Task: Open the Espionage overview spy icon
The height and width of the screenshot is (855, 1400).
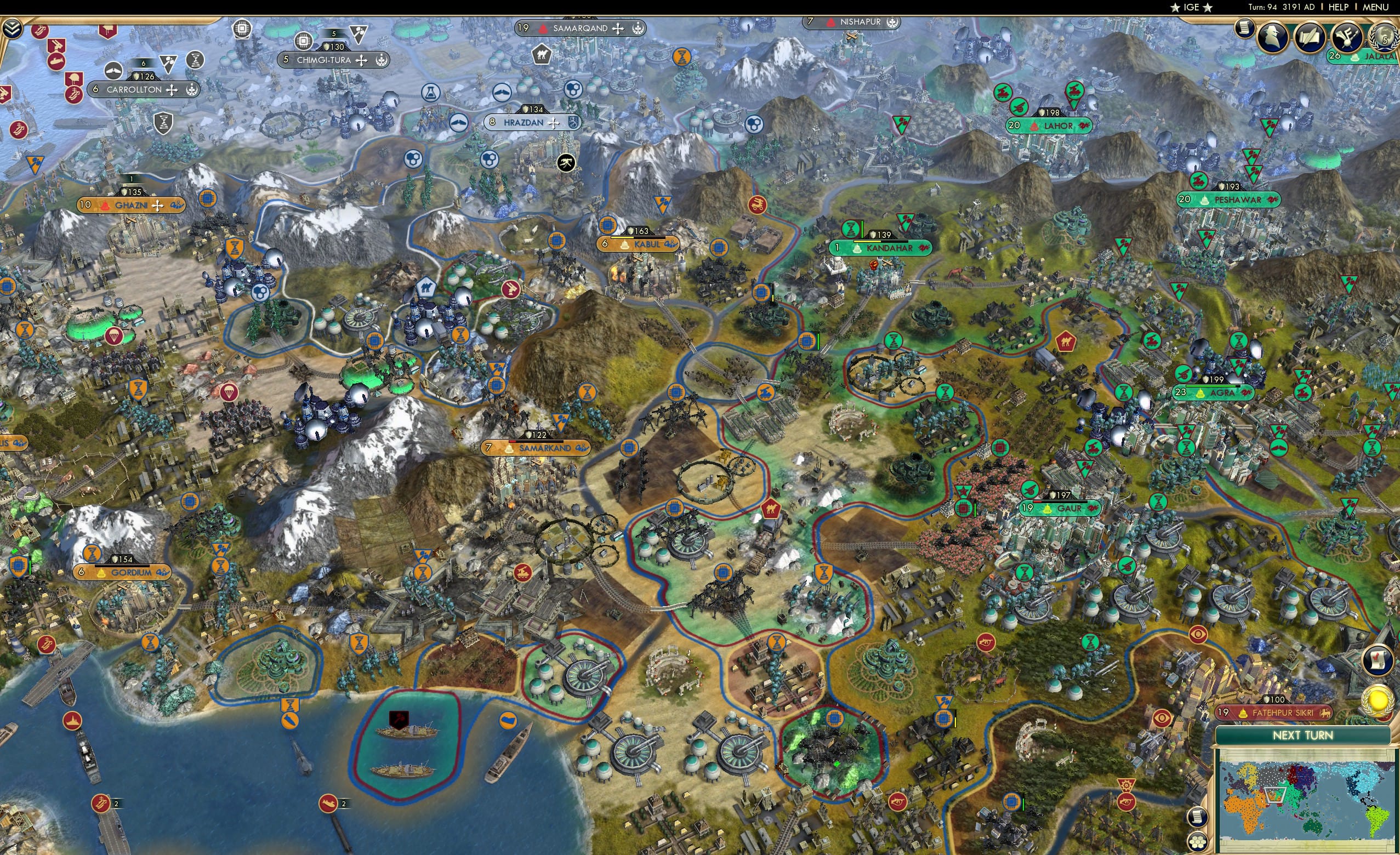Action: 1273,37
